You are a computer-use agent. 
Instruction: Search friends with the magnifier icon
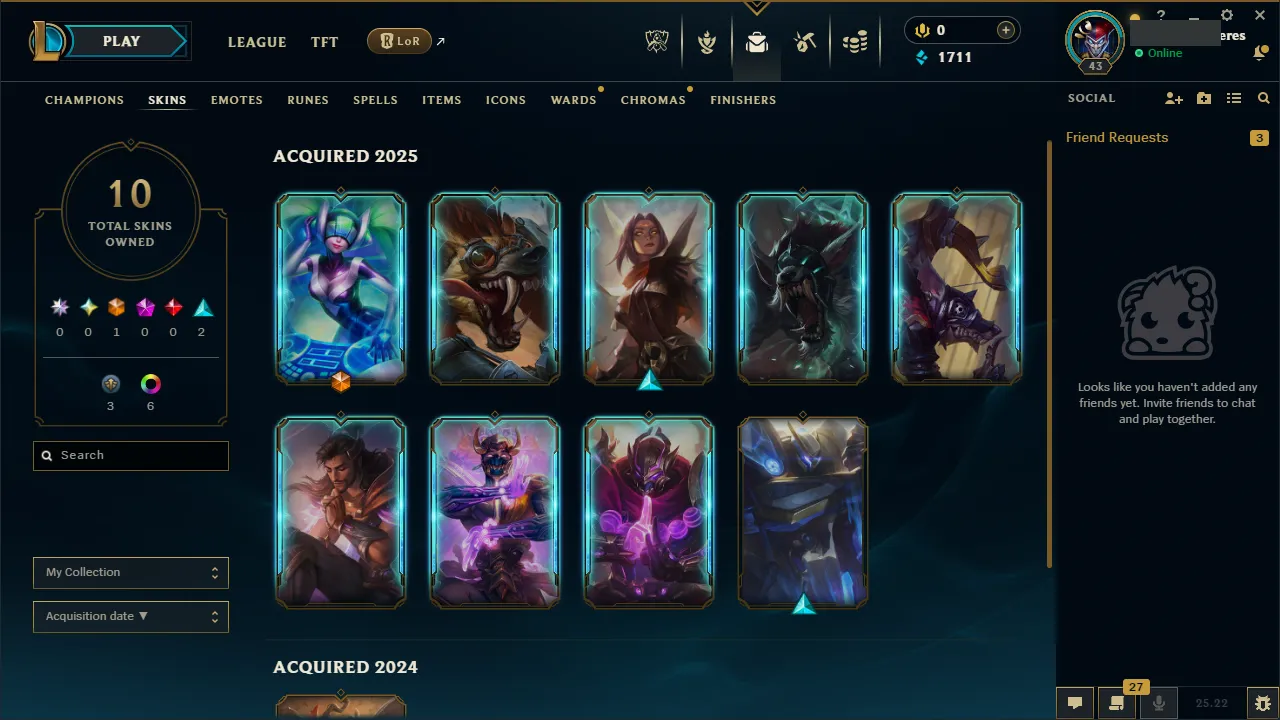click(x=1263, y=98)
